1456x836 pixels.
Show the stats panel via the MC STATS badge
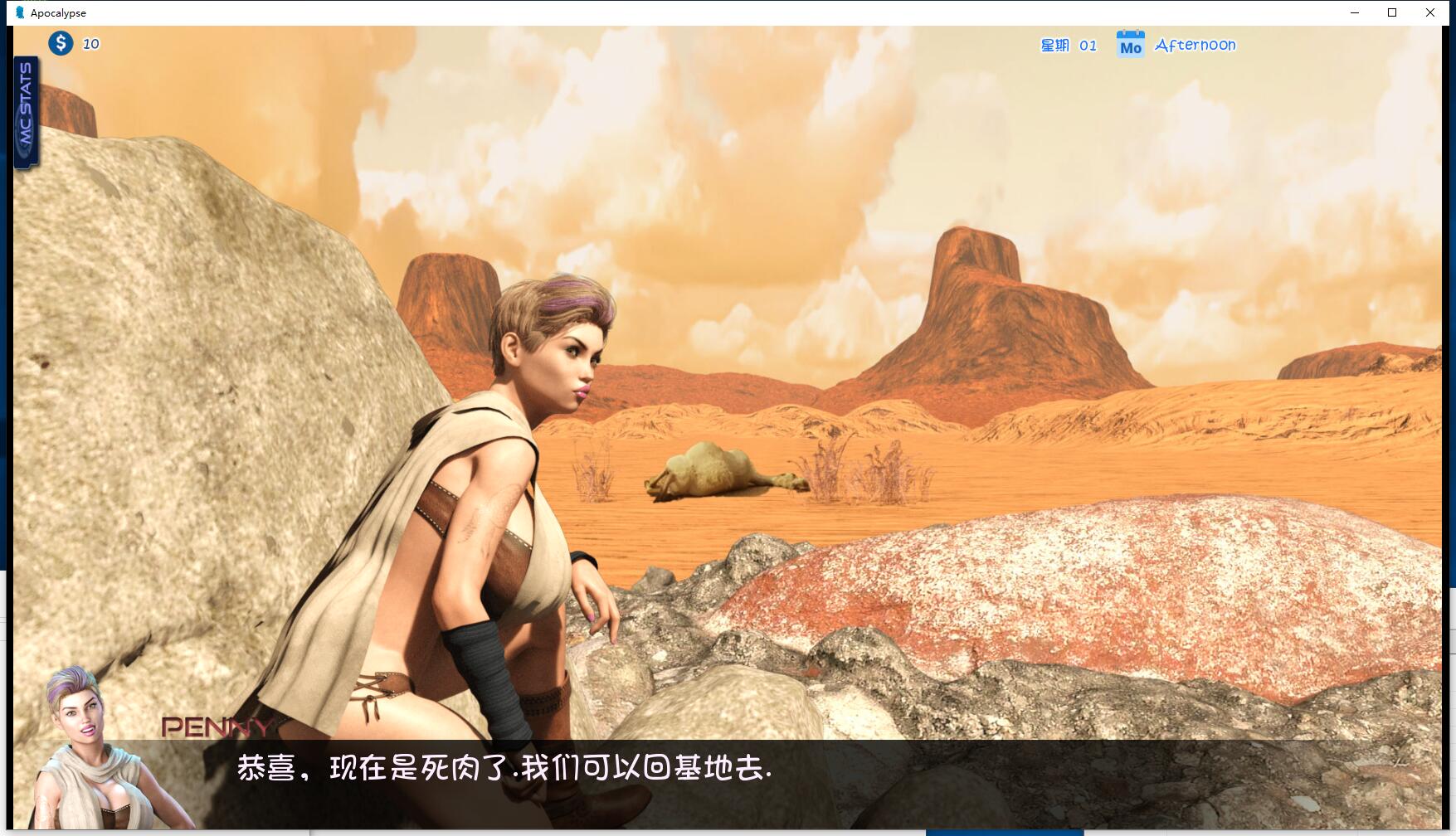[27, 108]
